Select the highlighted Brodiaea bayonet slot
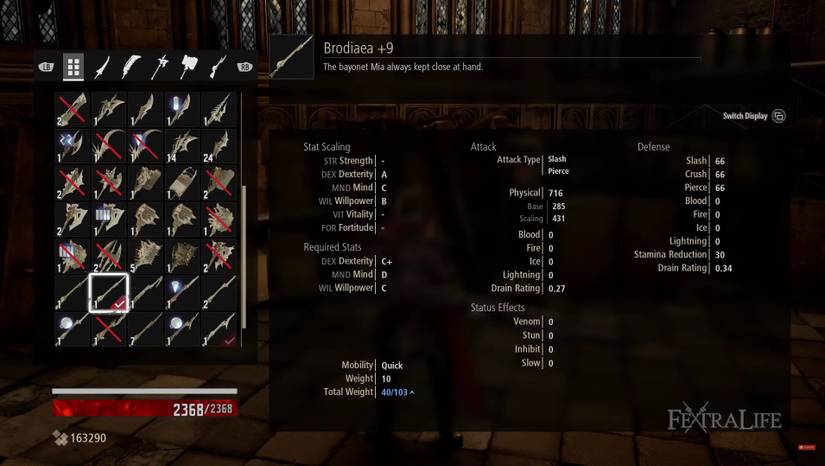This screenshot has width=825, height=466. point(108,292)
